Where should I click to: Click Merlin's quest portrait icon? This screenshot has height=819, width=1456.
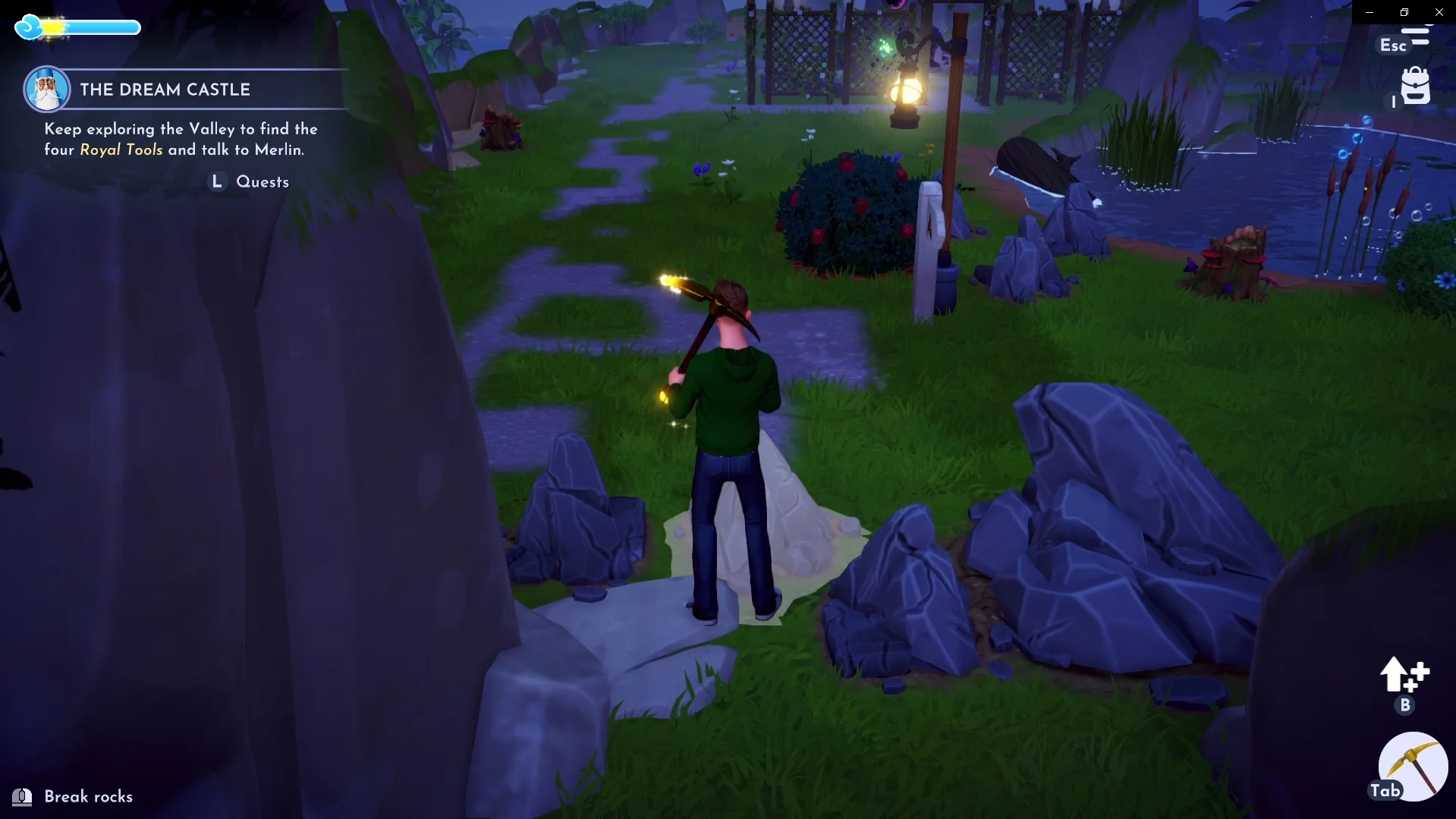(x=47, y=89)
